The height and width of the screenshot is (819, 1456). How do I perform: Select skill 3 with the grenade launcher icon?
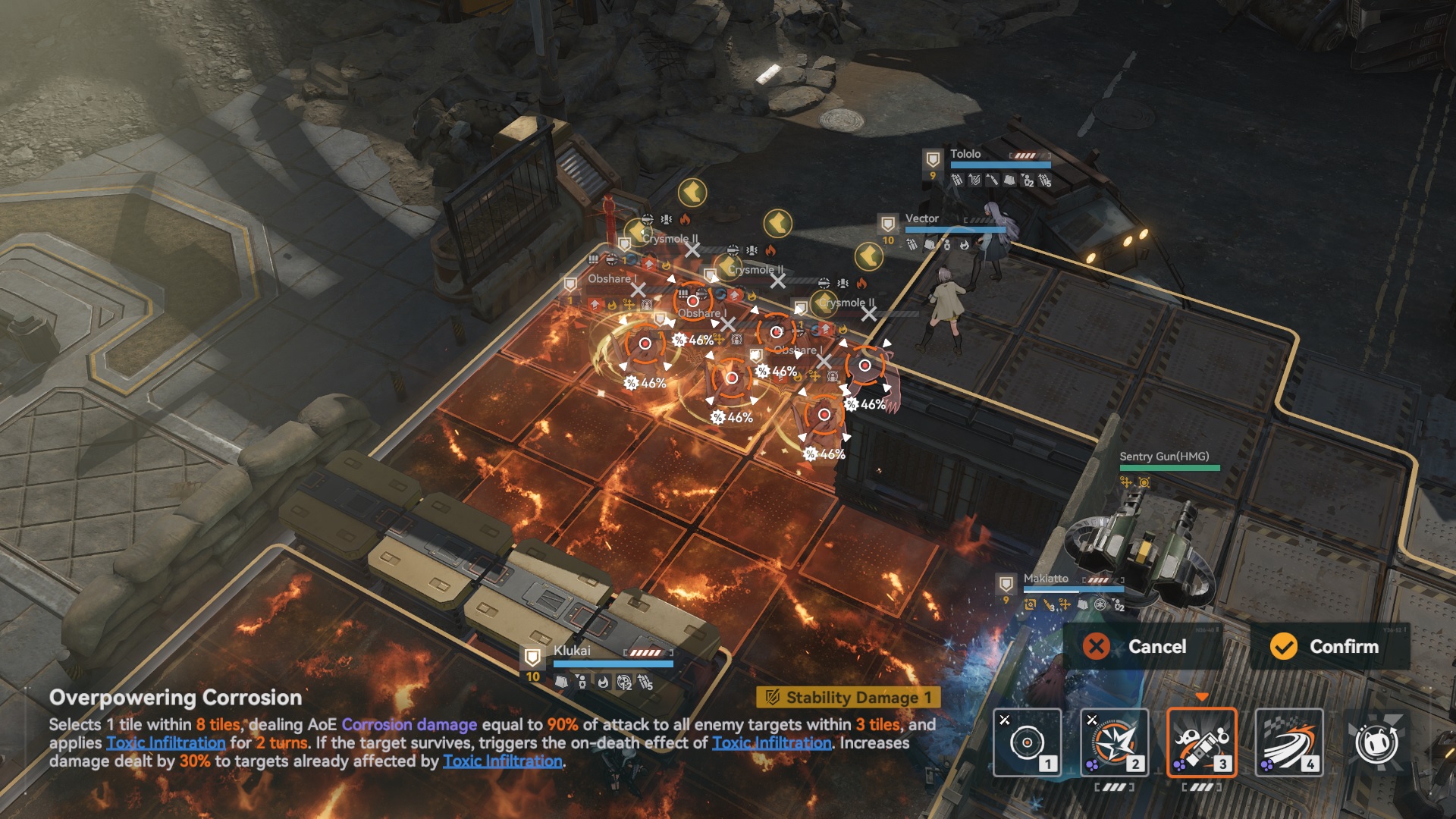tap(1201, 742)
